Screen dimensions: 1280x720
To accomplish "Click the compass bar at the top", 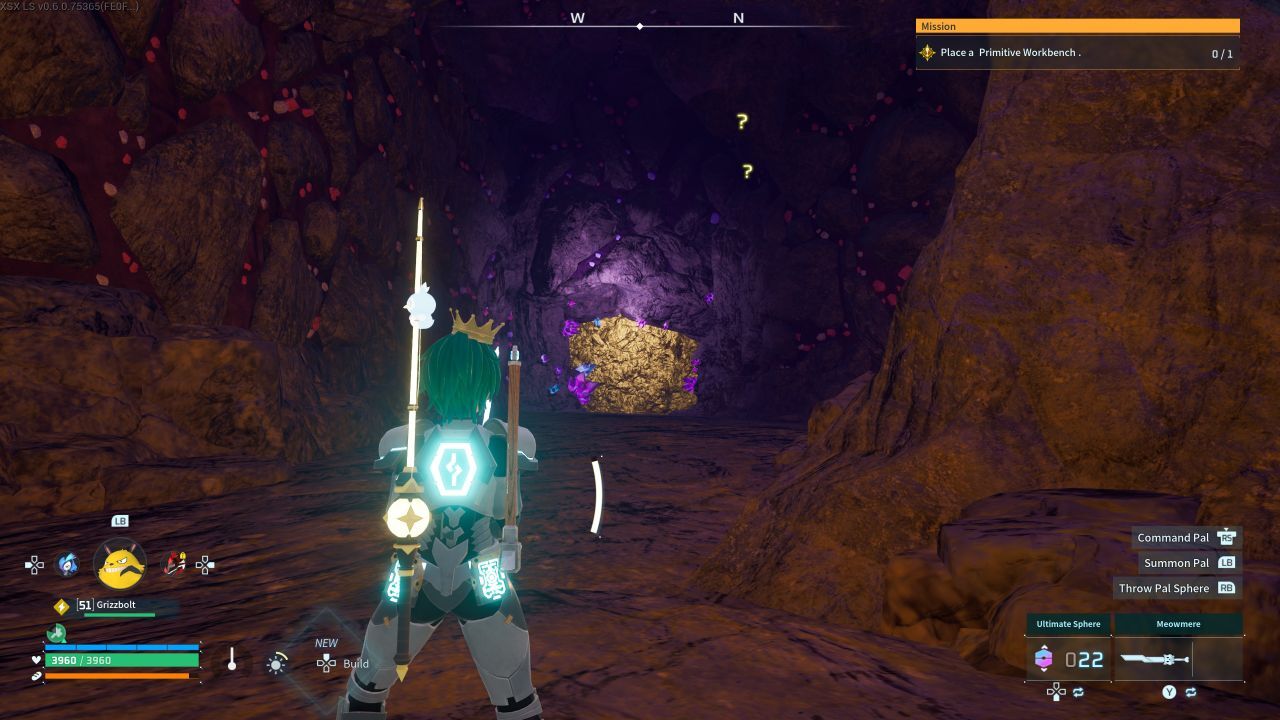I will coord(640,20).
